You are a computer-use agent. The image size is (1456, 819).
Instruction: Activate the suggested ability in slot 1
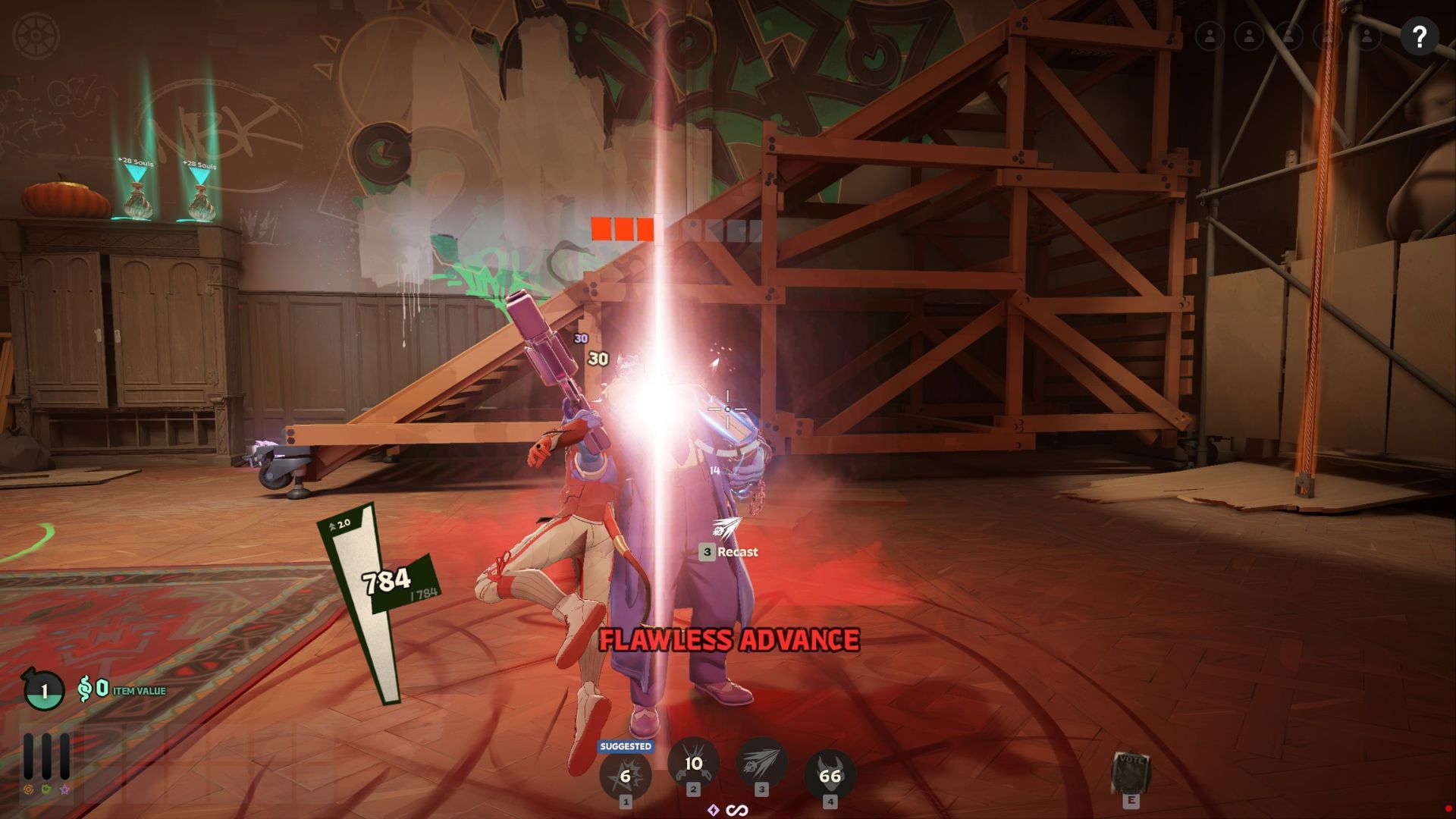tap(625, 776)
